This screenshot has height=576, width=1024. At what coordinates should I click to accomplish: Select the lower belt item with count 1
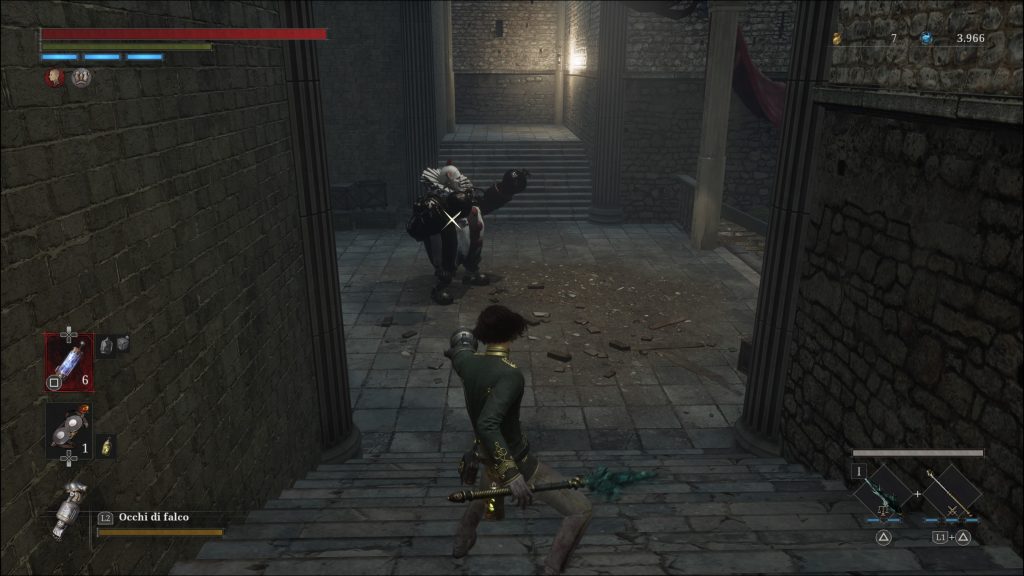tap(68, 430)
